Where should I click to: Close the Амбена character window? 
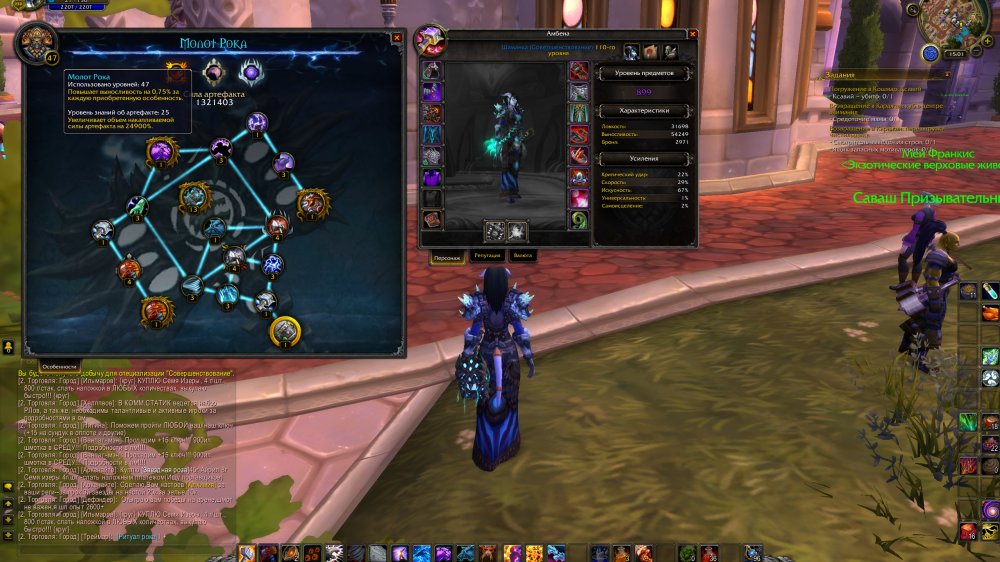click(x=691, y=36)
